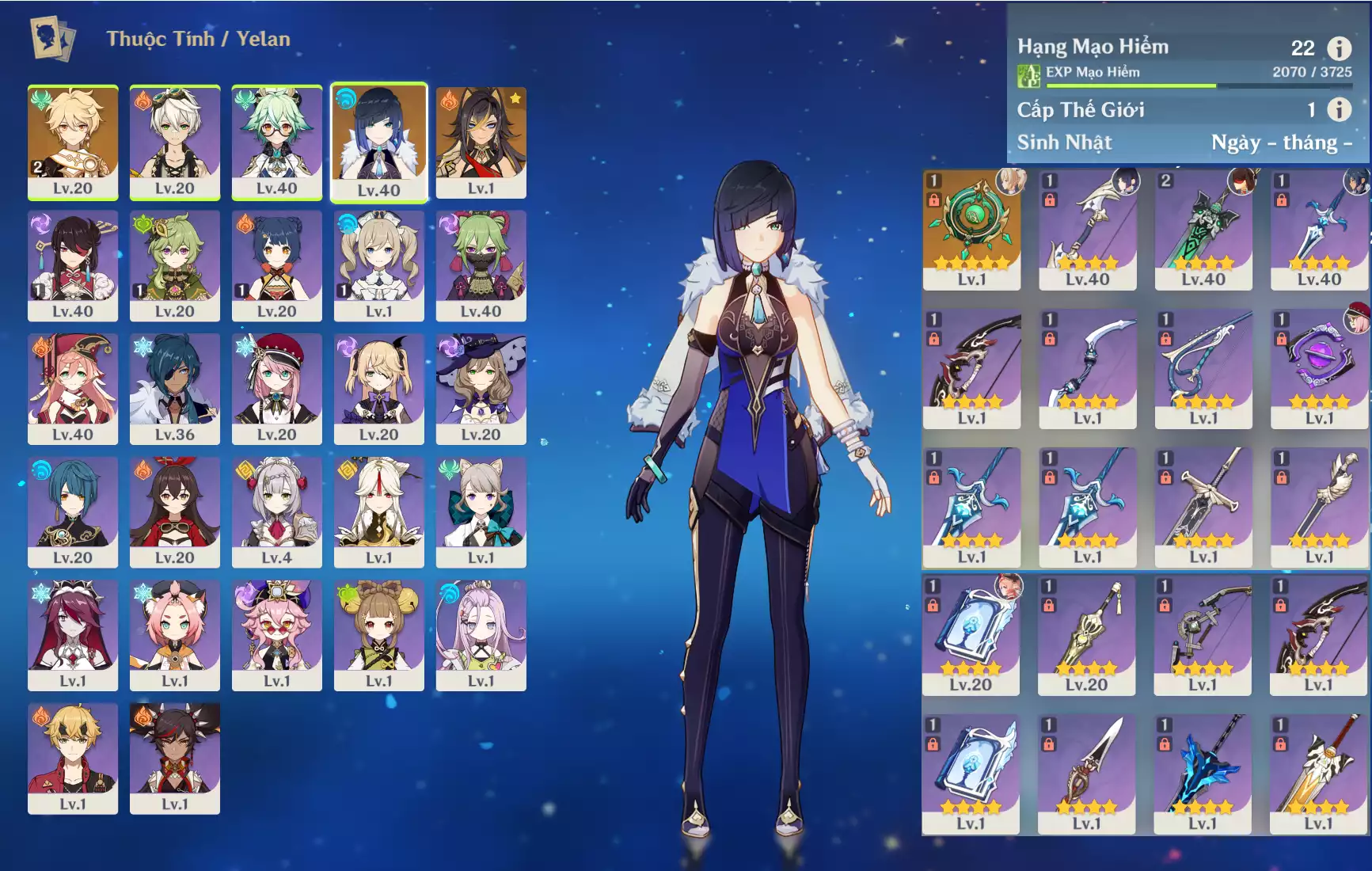Choose the blond Traveler portrait at Lv.20
1372x871 pixels.
tap(73, 143)
